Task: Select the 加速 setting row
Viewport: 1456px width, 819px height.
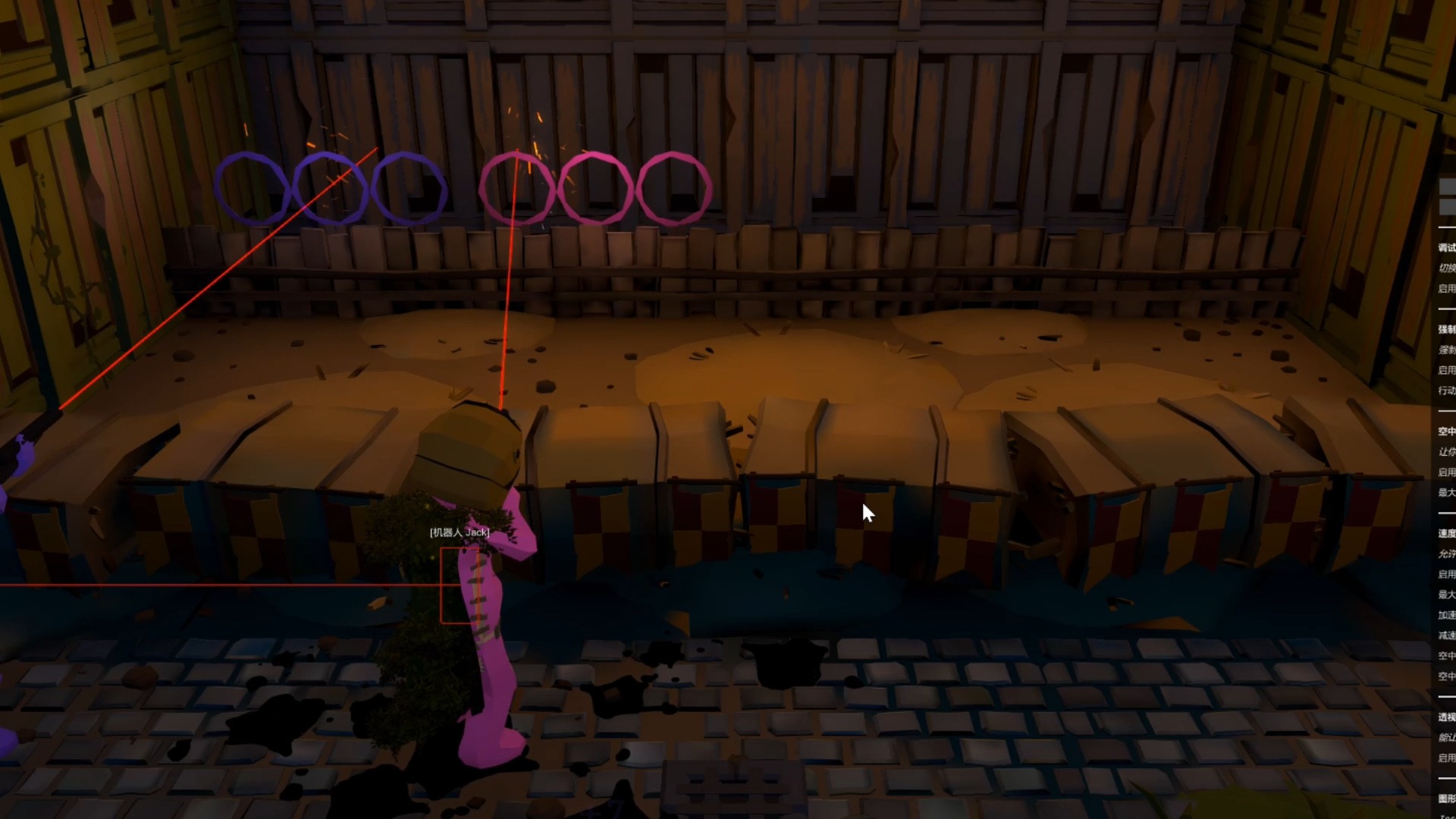Action: (x=1447, y=615)
